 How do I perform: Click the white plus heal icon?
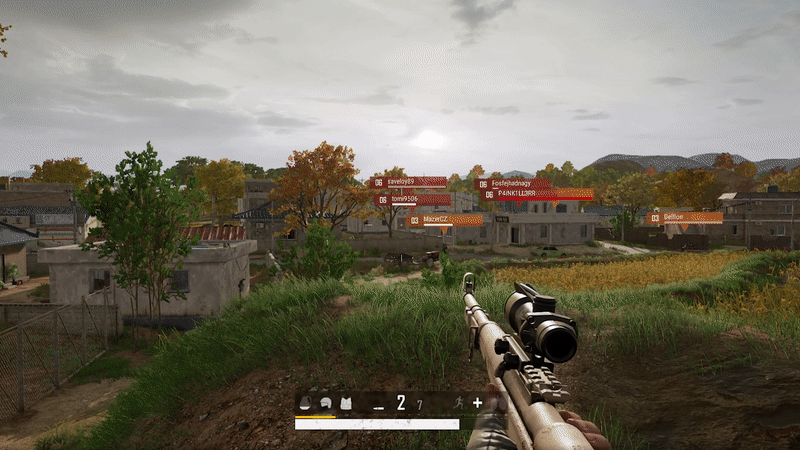tap(477, 403)
